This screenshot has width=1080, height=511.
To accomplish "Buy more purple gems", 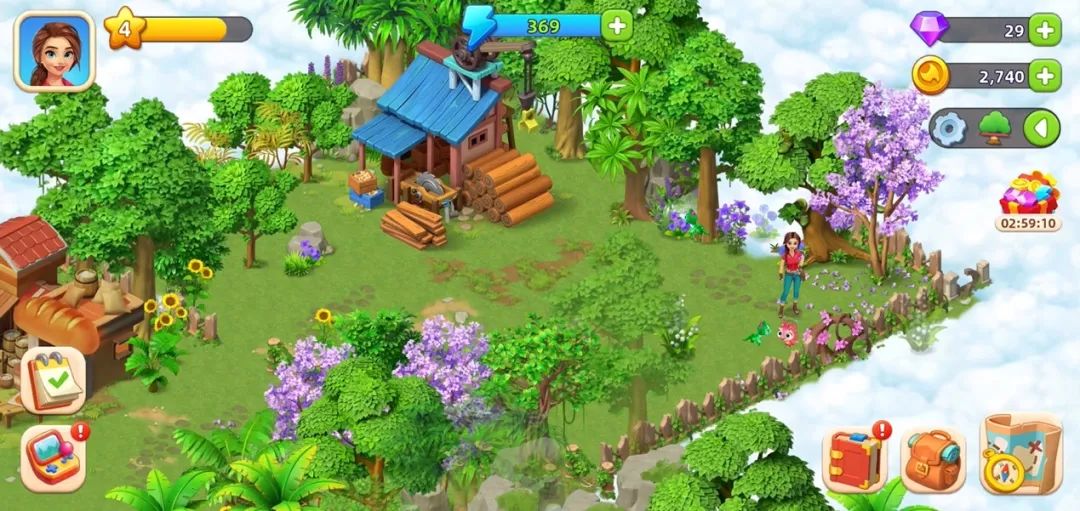I will tap(1044, 30).
